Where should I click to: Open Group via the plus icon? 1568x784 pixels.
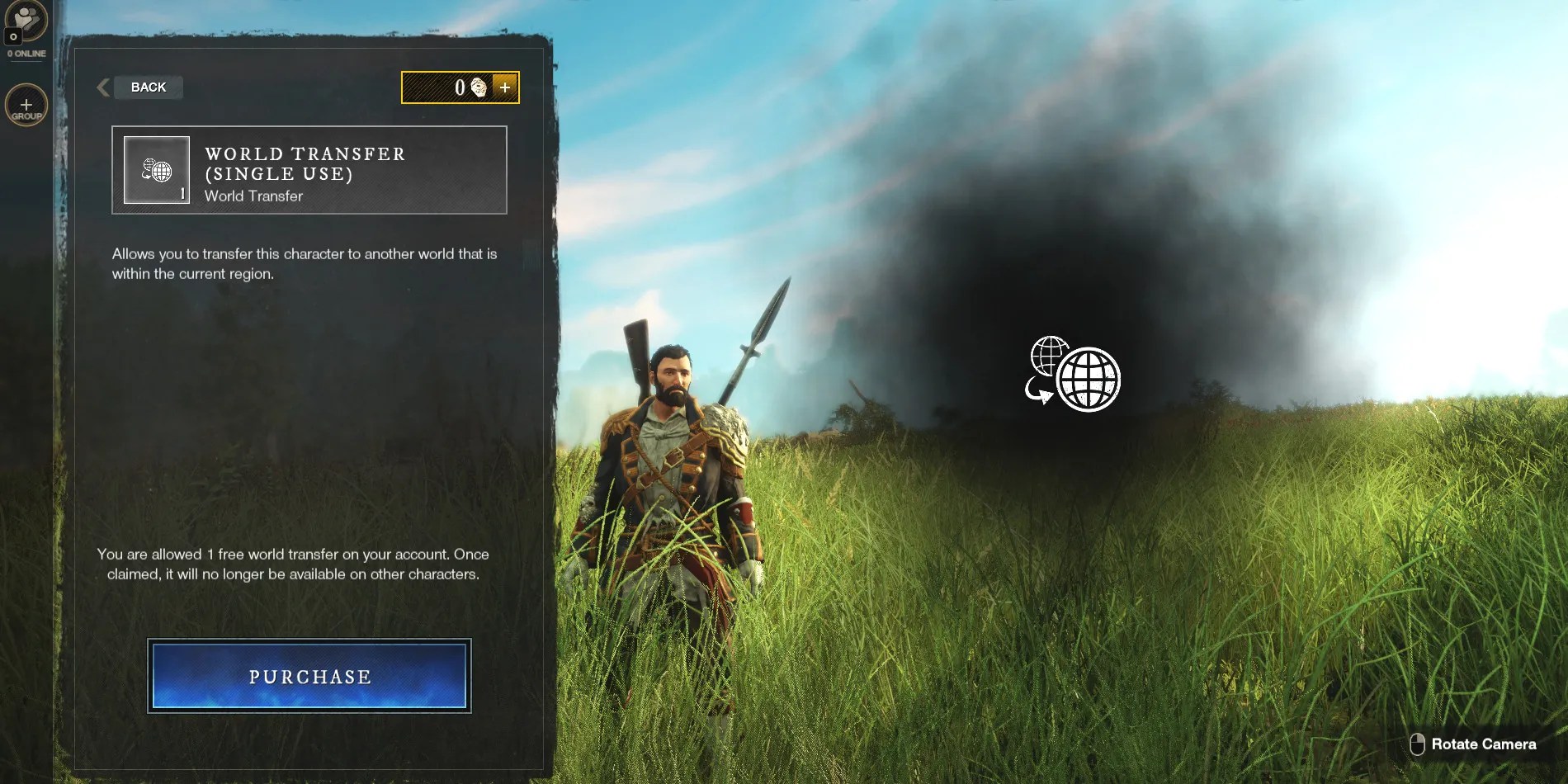pyautogui.click(x=26, y=104)
